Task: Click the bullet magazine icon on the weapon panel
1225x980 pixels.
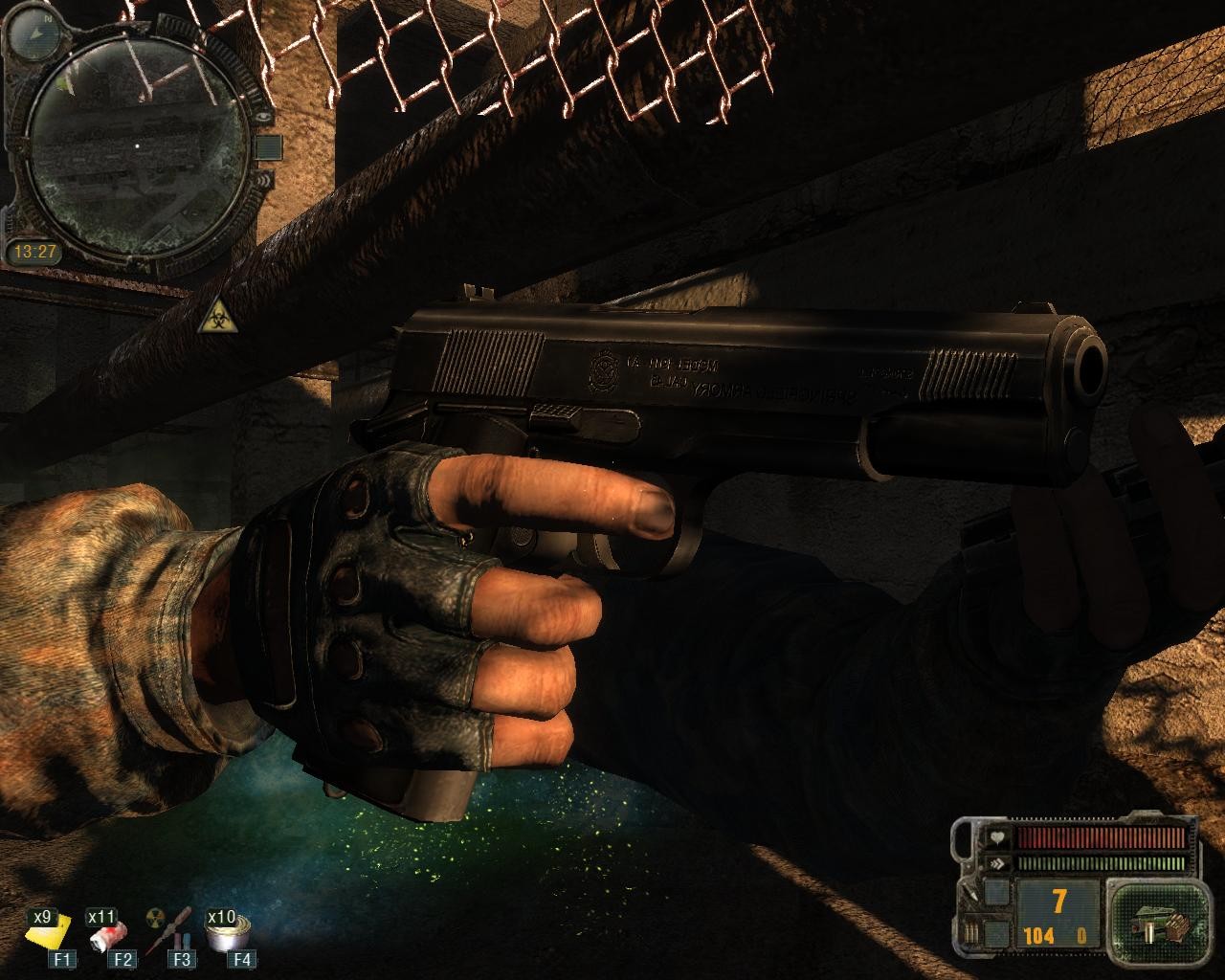Action: click(971, 933)
